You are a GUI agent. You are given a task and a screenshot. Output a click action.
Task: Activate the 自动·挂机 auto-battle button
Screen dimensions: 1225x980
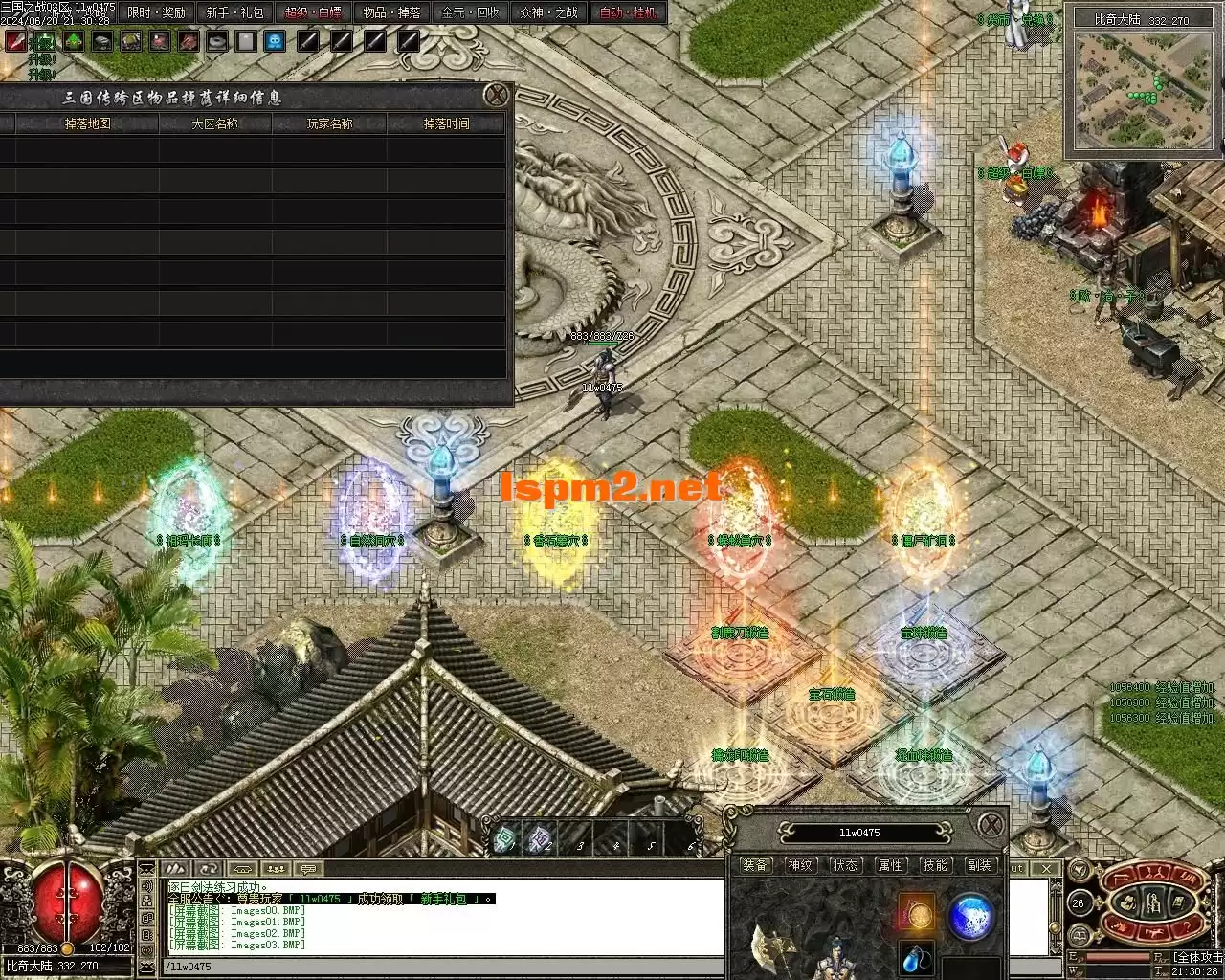(x=628, y=12)
